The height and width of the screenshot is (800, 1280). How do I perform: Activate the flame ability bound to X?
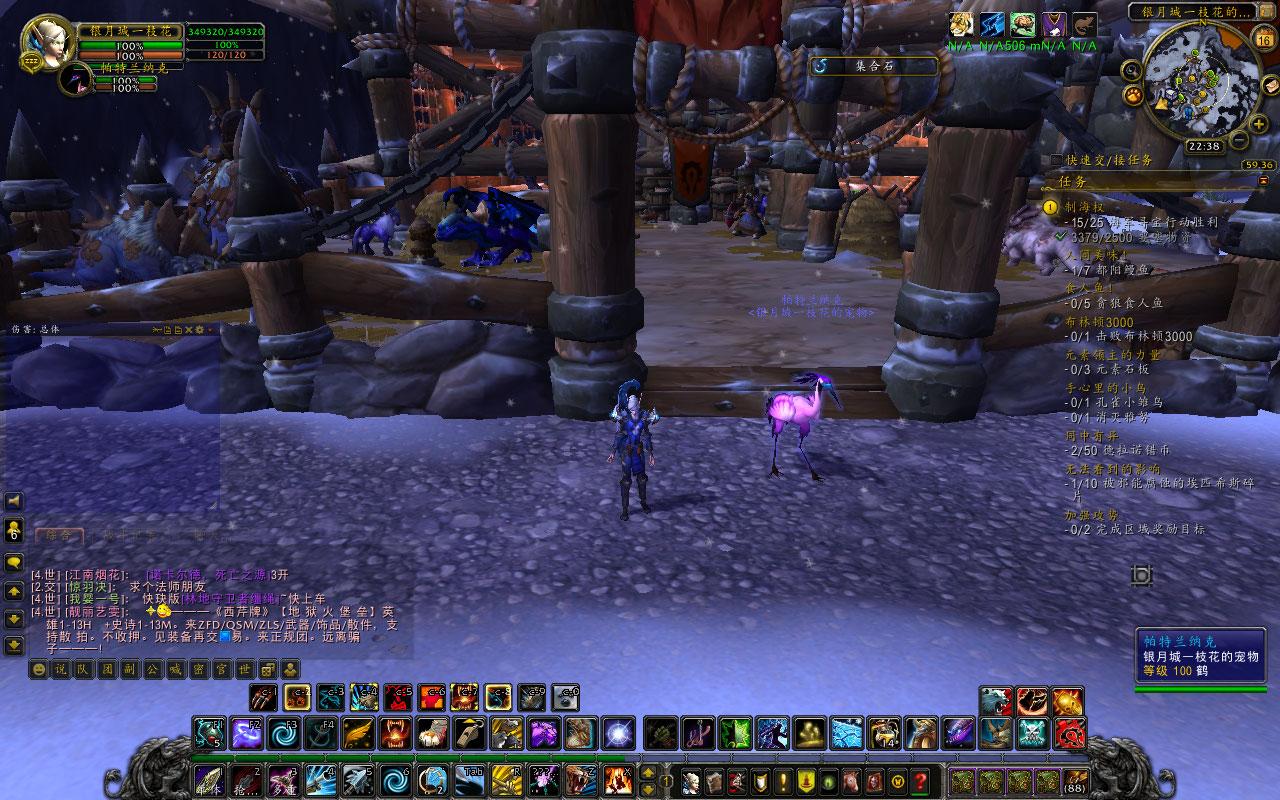tap(617, 778)
